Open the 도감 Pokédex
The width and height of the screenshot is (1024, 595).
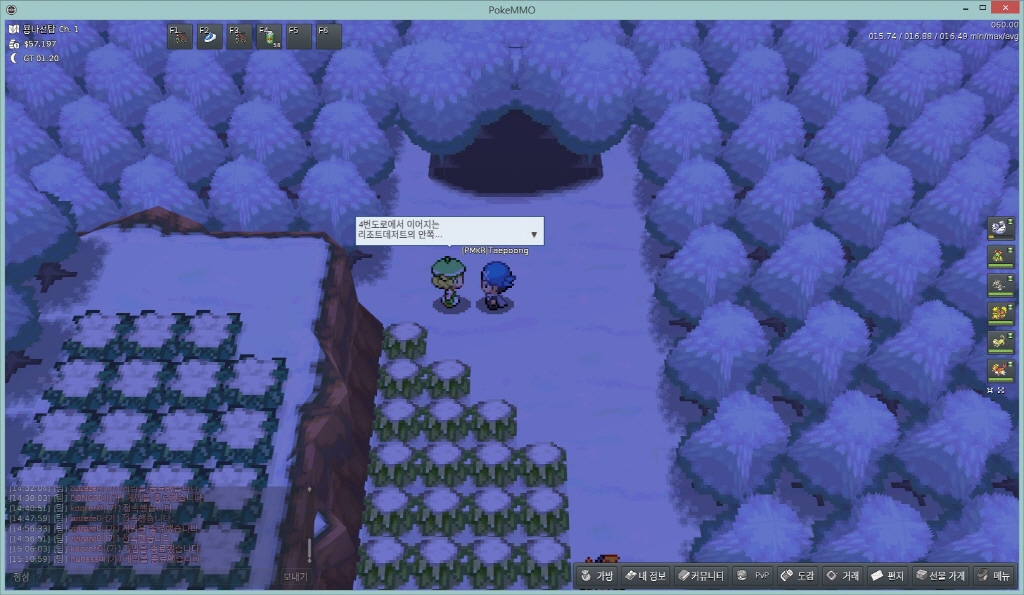click(x=799, y=576)
